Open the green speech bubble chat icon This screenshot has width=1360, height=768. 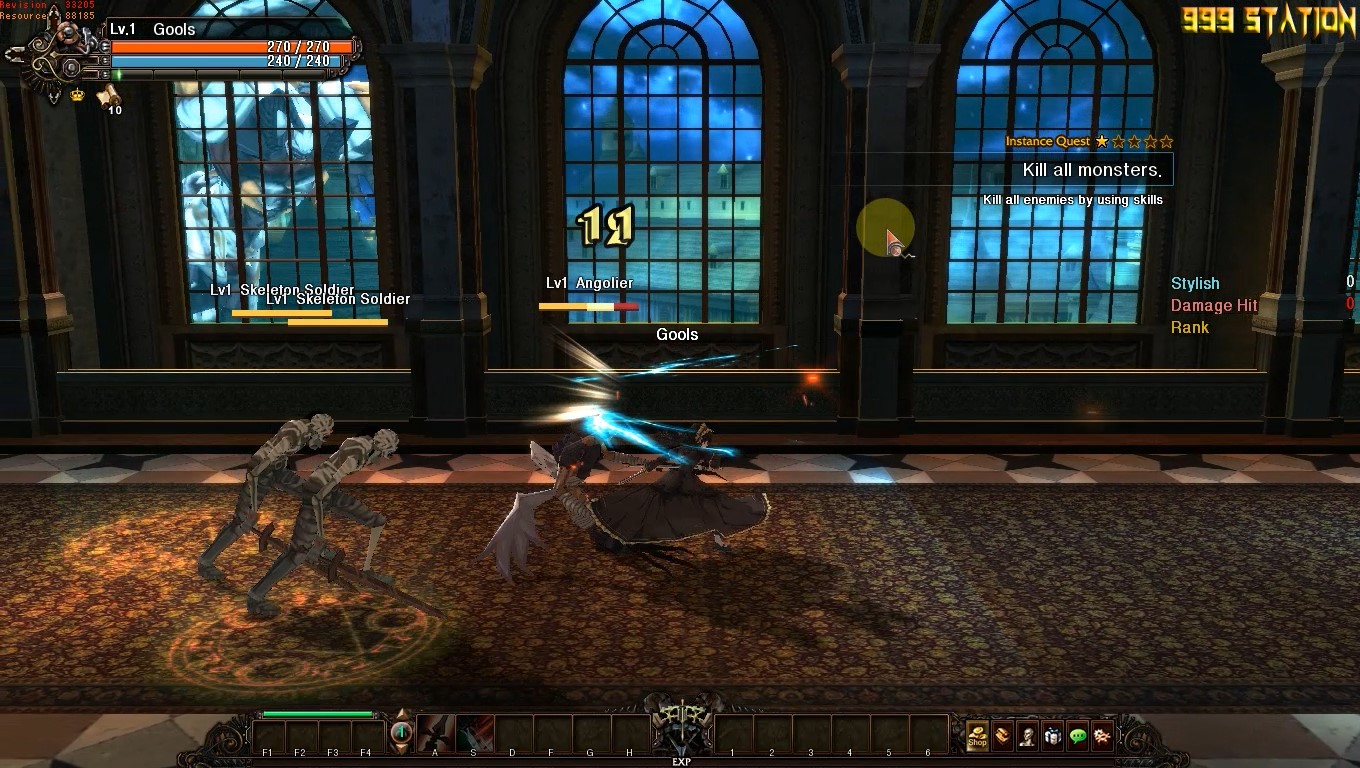(1077, 737)
